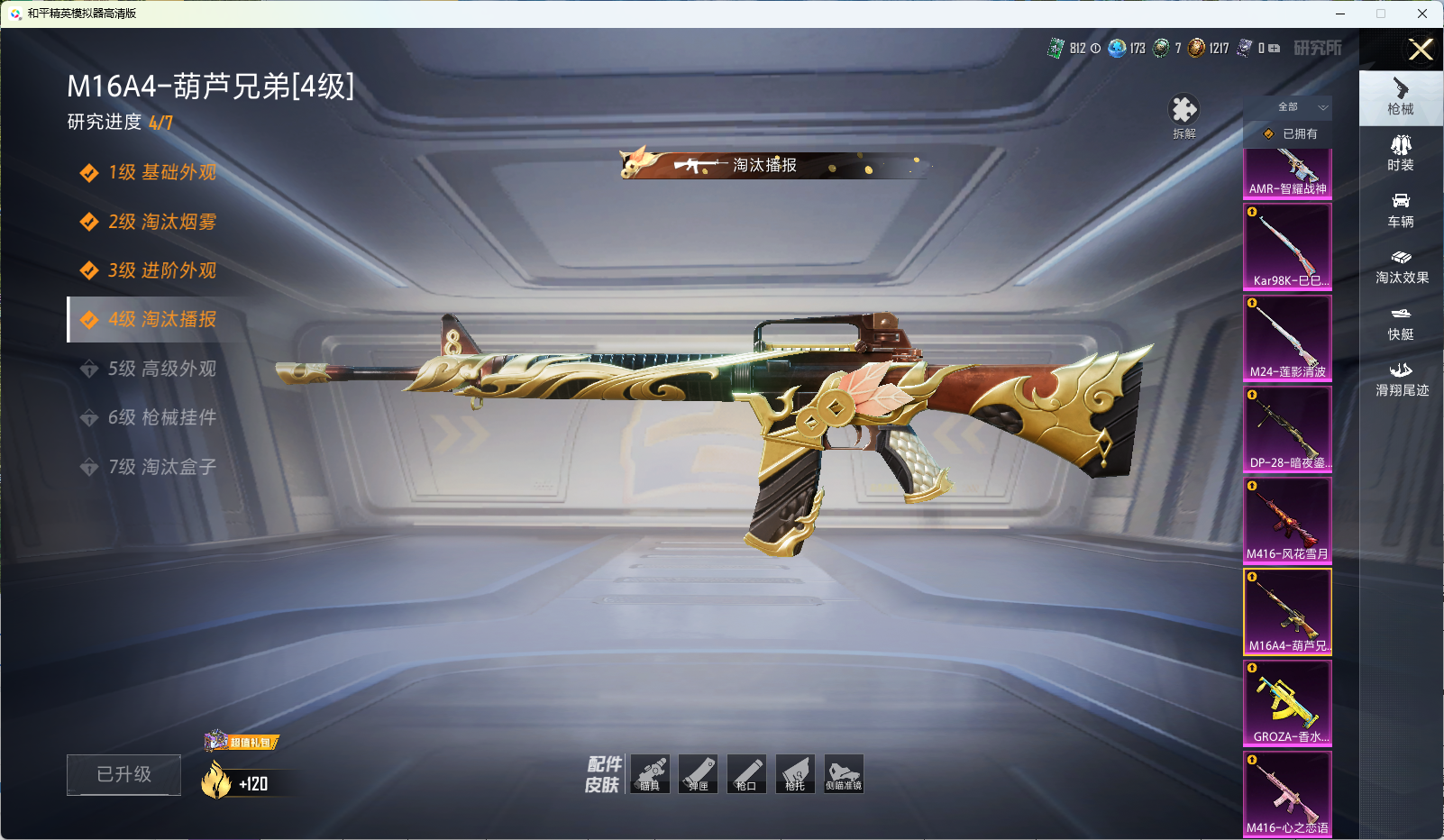Minimize the emulator window
The image size is (1444, 840).
click(1340, 14)
